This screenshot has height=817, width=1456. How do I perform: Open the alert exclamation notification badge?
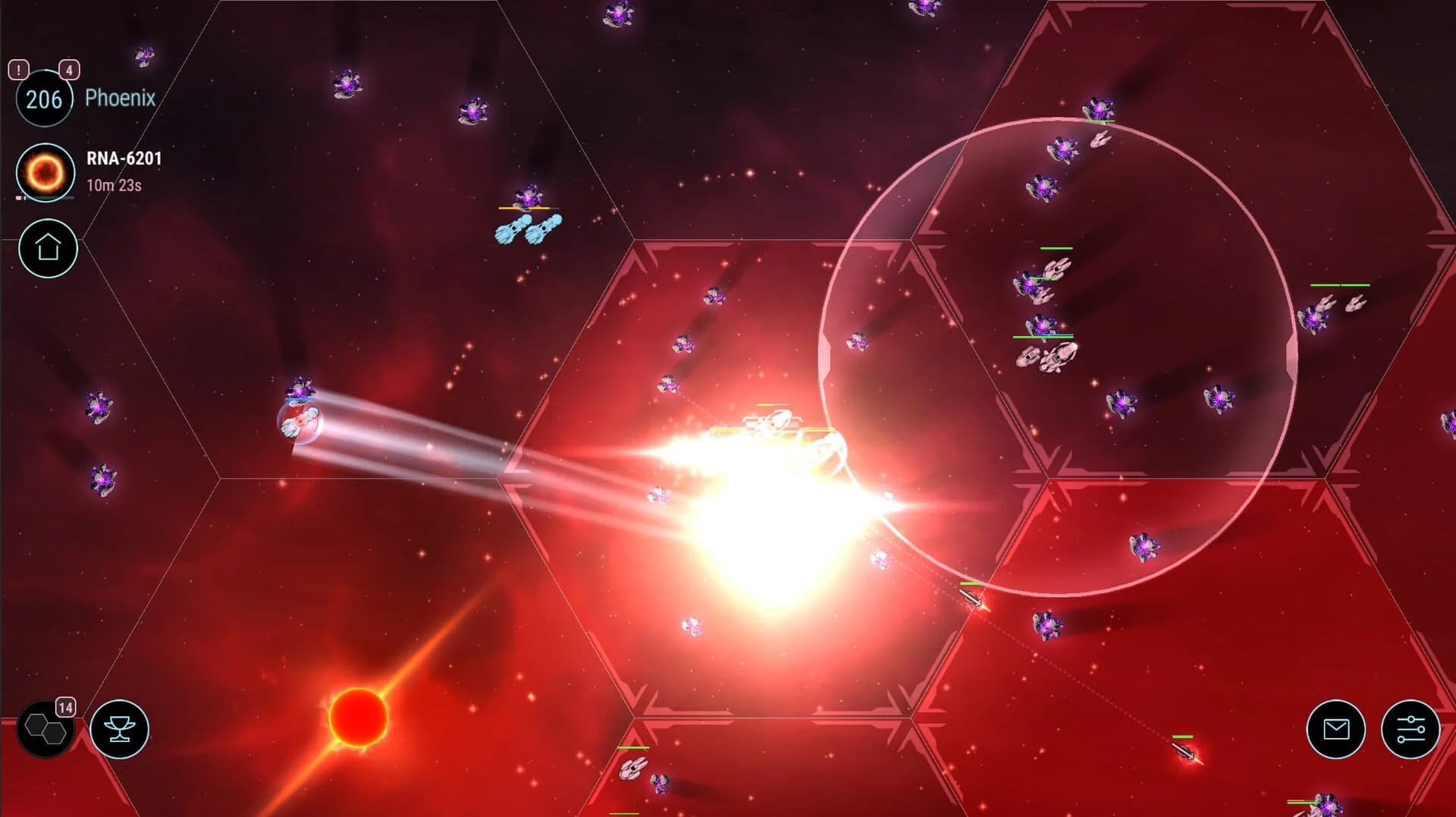pos(17,70)
